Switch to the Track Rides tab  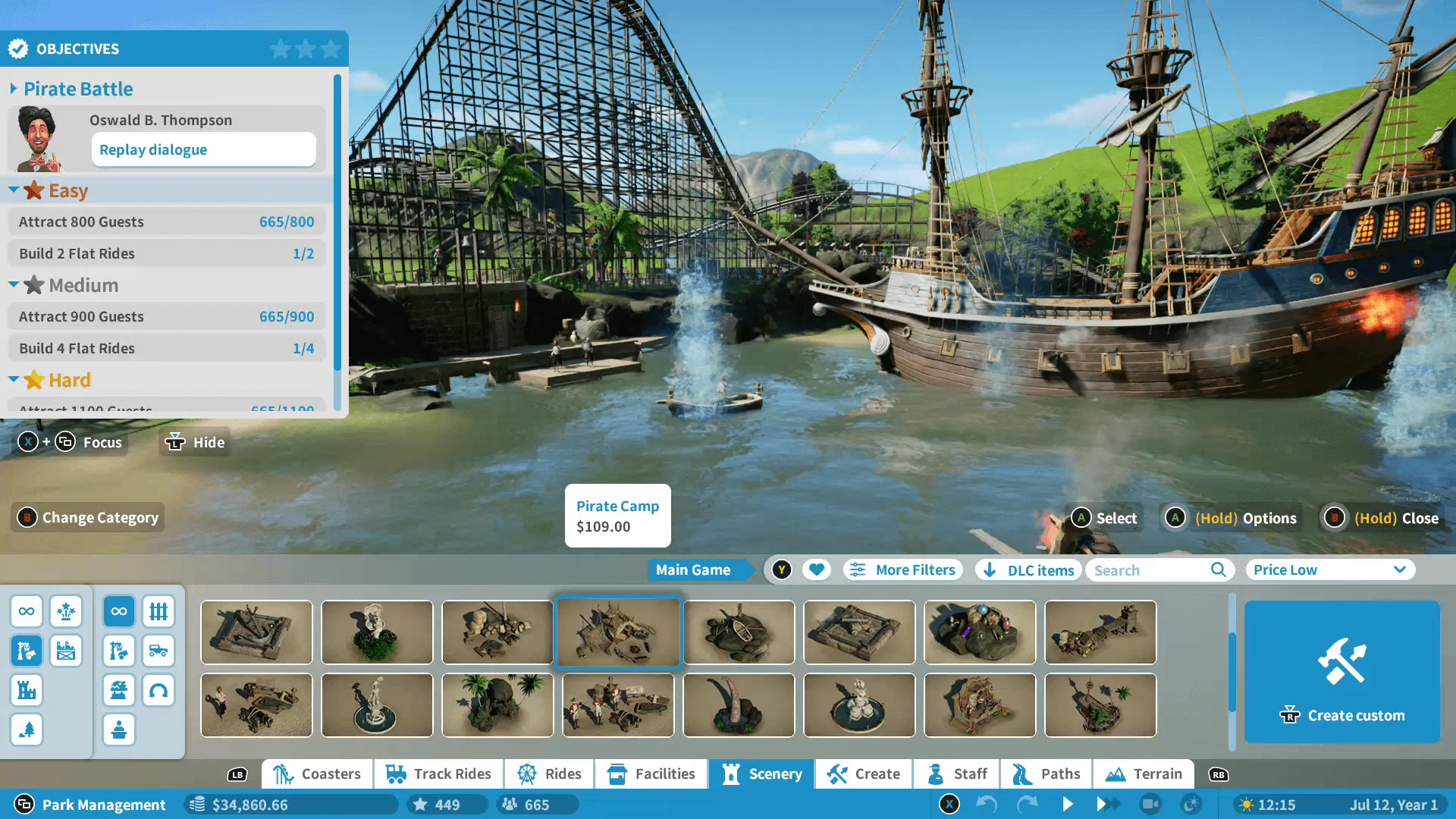[x=438, y=773]
